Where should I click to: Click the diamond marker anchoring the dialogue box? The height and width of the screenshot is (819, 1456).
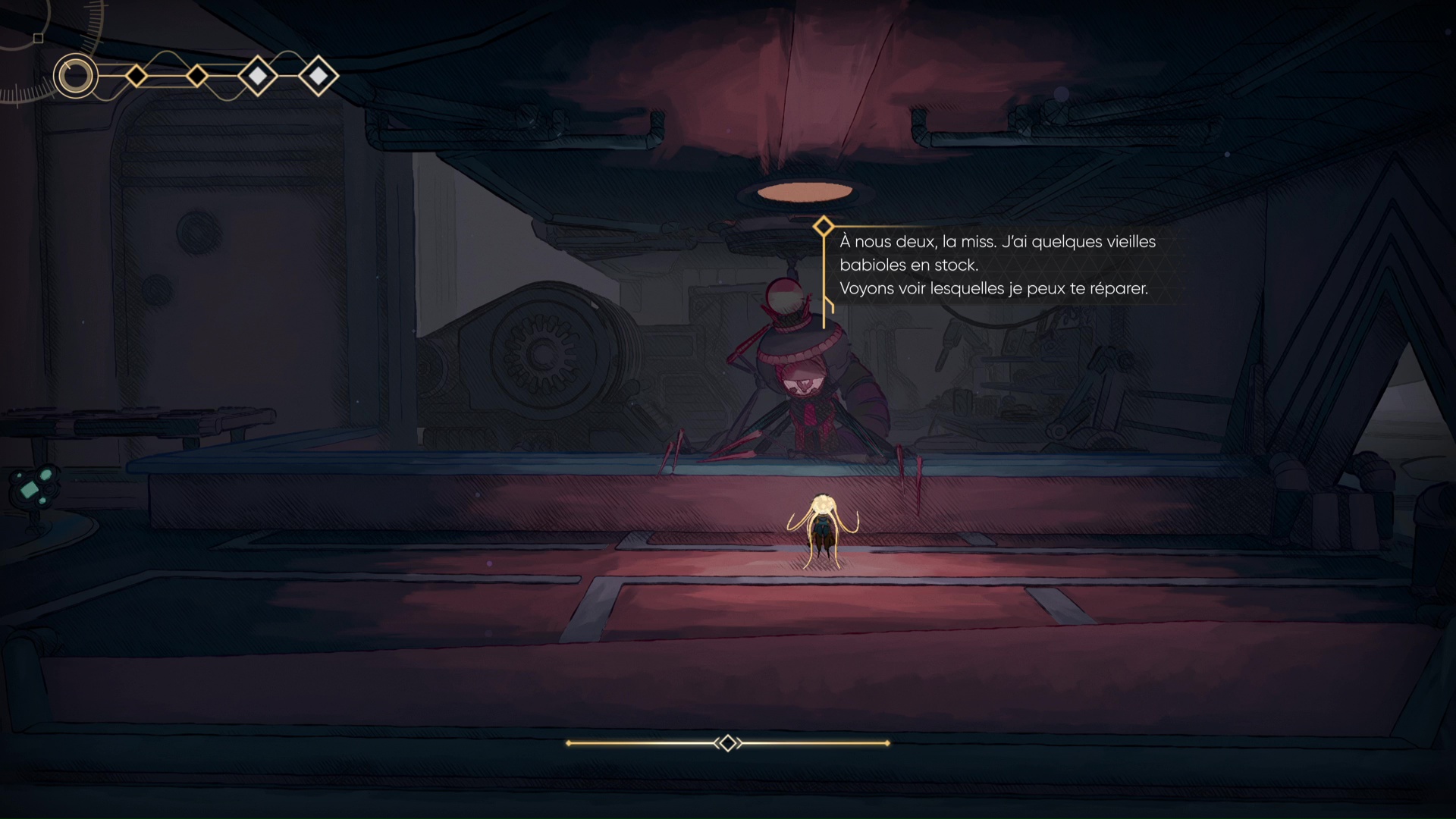pos(824,225)
